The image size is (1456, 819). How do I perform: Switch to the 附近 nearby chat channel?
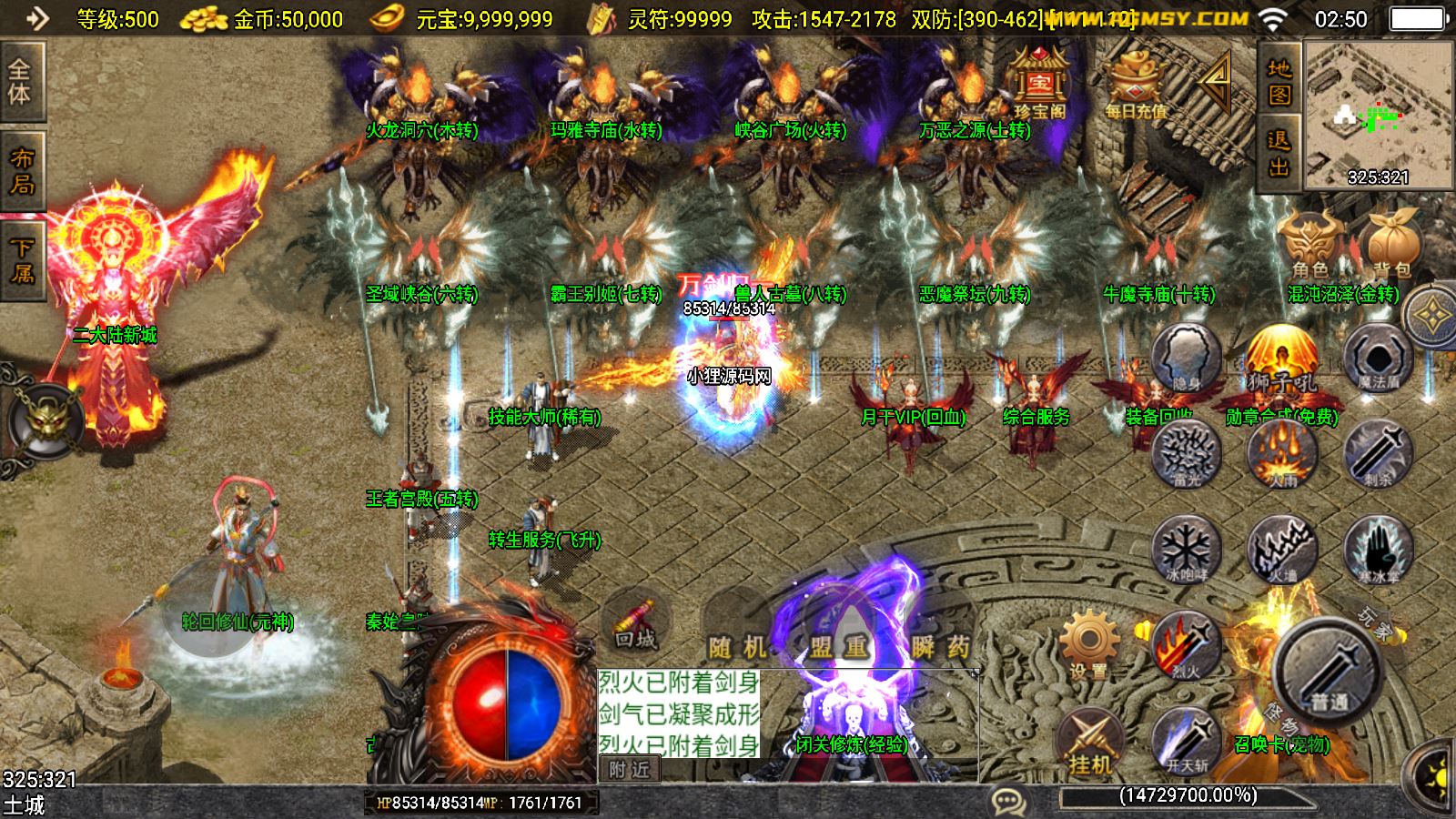pyautogui.click(x=629, y=770)
